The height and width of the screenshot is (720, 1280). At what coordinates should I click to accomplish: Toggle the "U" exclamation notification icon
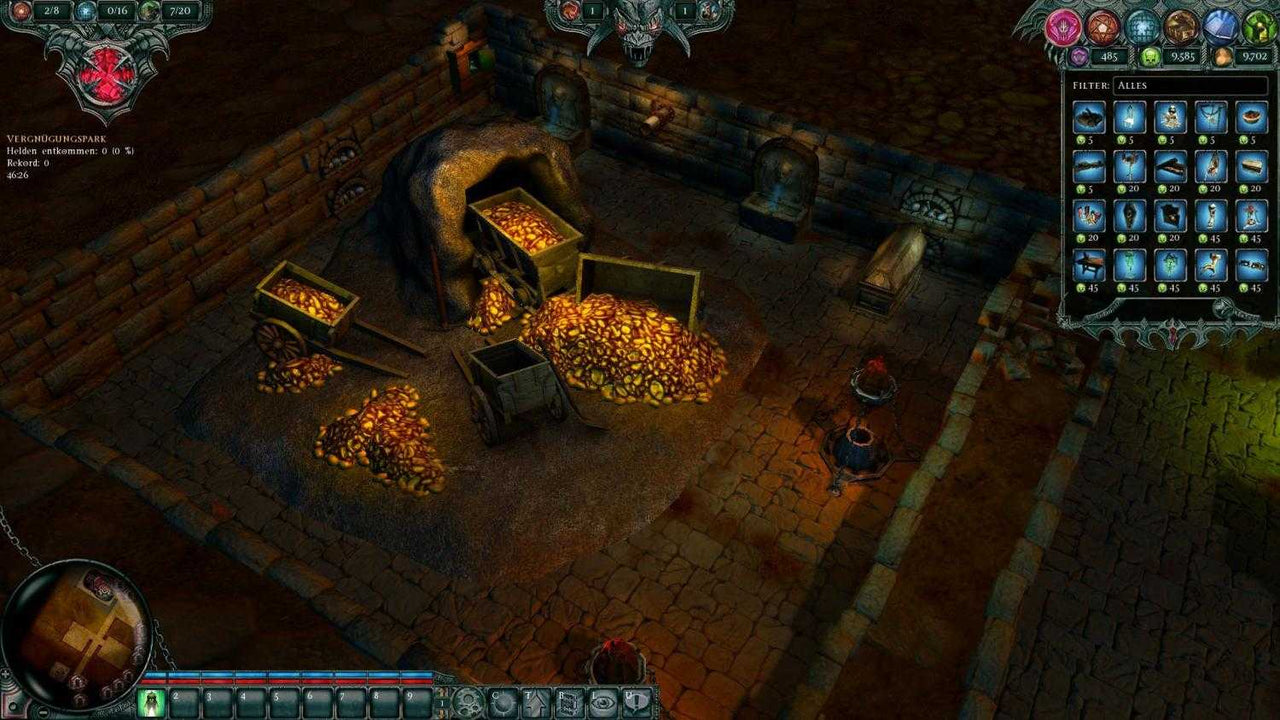pyautogui.click(x=639, y=701)
